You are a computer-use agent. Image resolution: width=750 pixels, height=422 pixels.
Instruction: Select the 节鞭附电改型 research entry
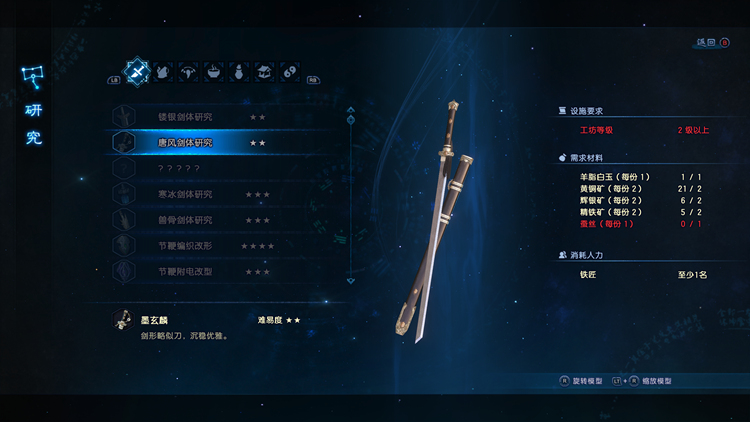click(x=185, y=271)
